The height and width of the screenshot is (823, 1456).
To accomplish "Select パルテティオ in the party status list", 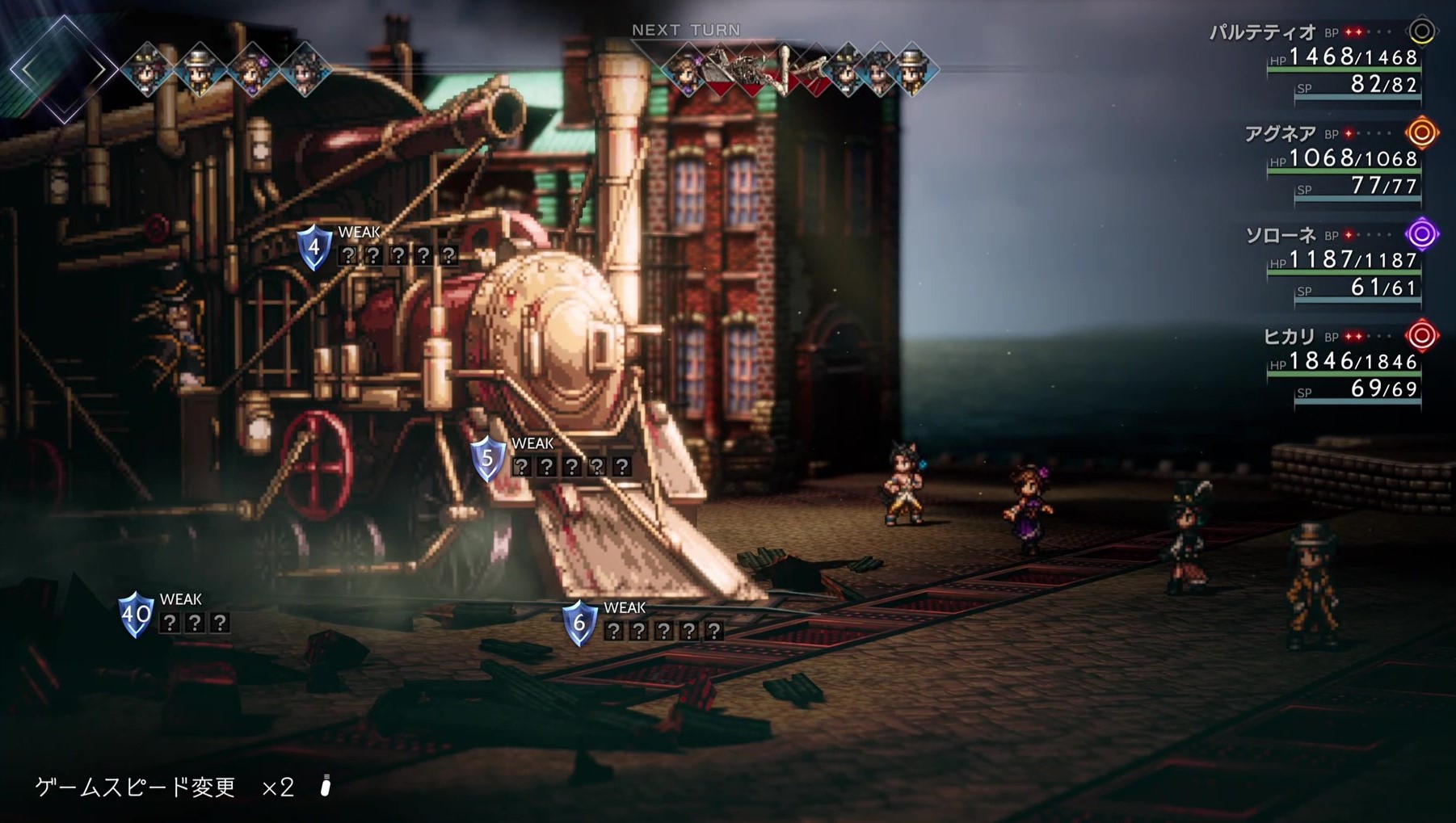I will point(1263,33).
